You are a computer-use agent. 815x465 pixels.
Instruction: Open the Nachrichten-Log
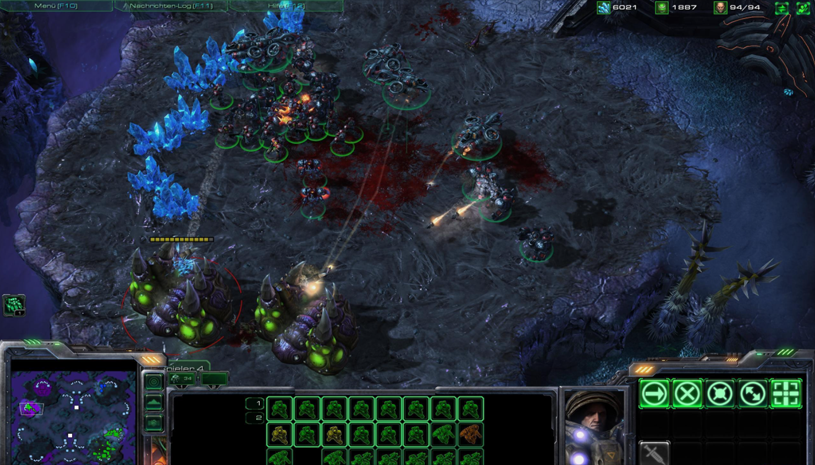coord(169,6)
